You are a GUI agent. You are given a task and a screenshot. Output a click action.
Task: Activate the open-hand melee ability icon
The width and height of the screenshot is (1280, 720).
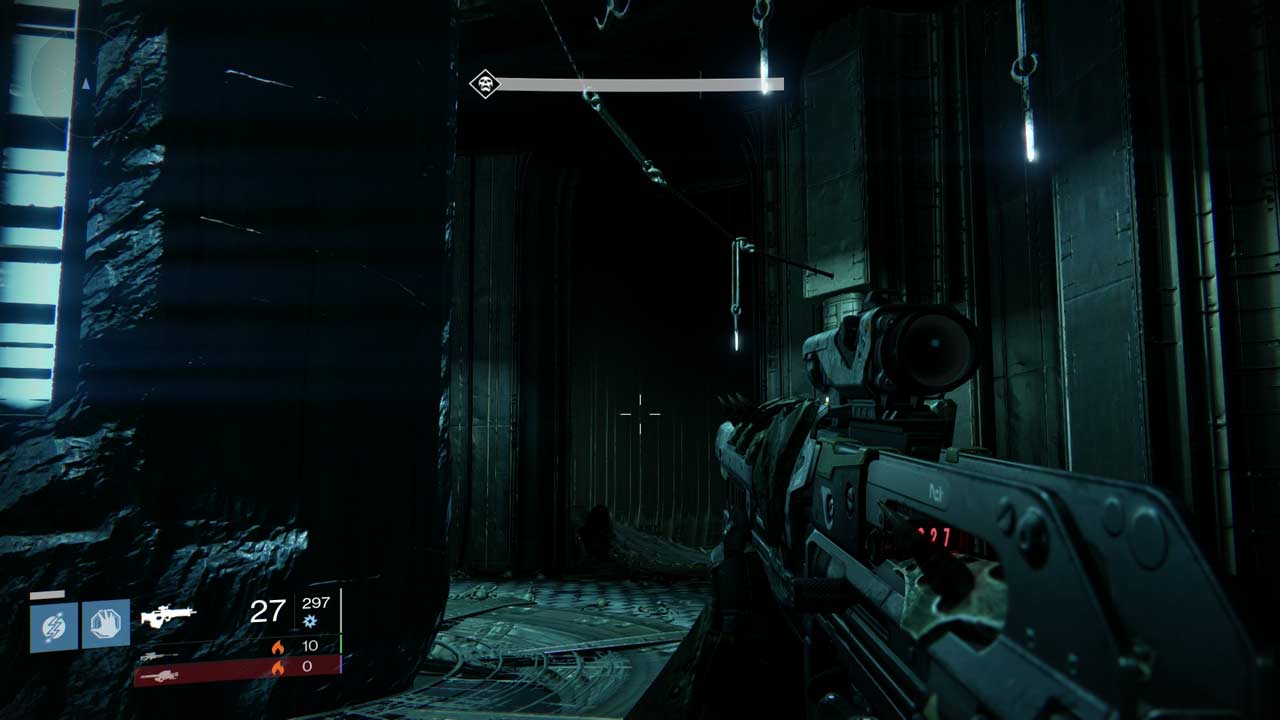click(x=105, y=624)
